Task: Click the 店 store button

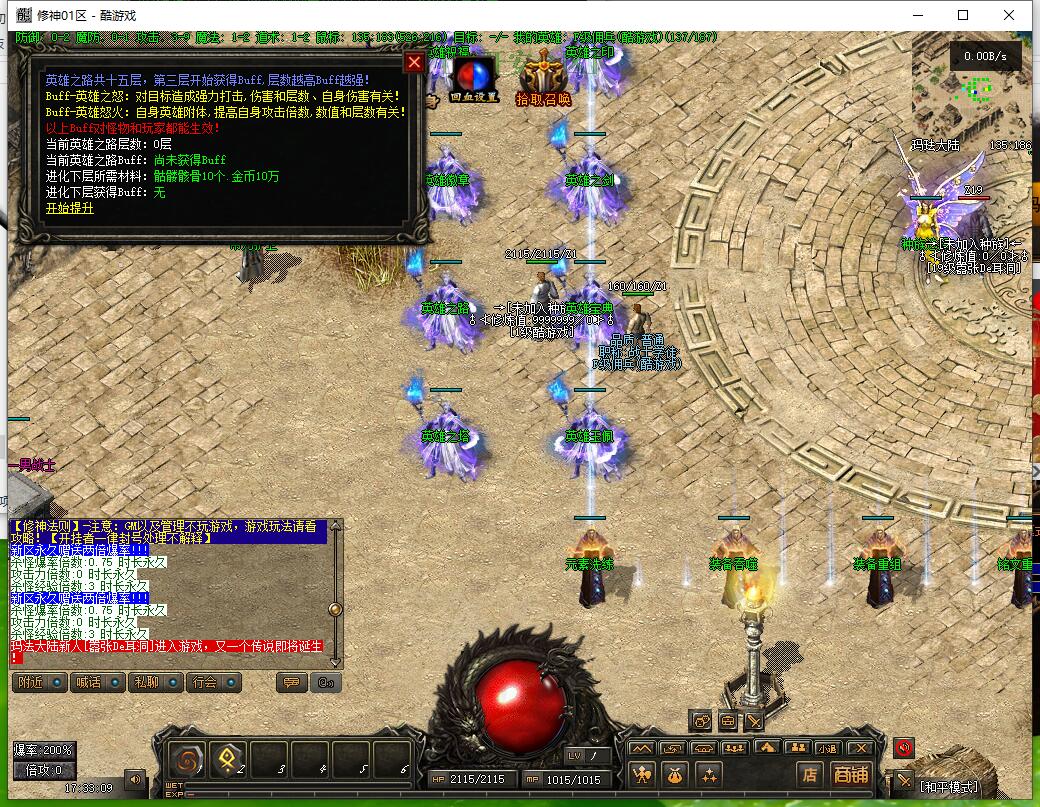Action: point(810,775)
